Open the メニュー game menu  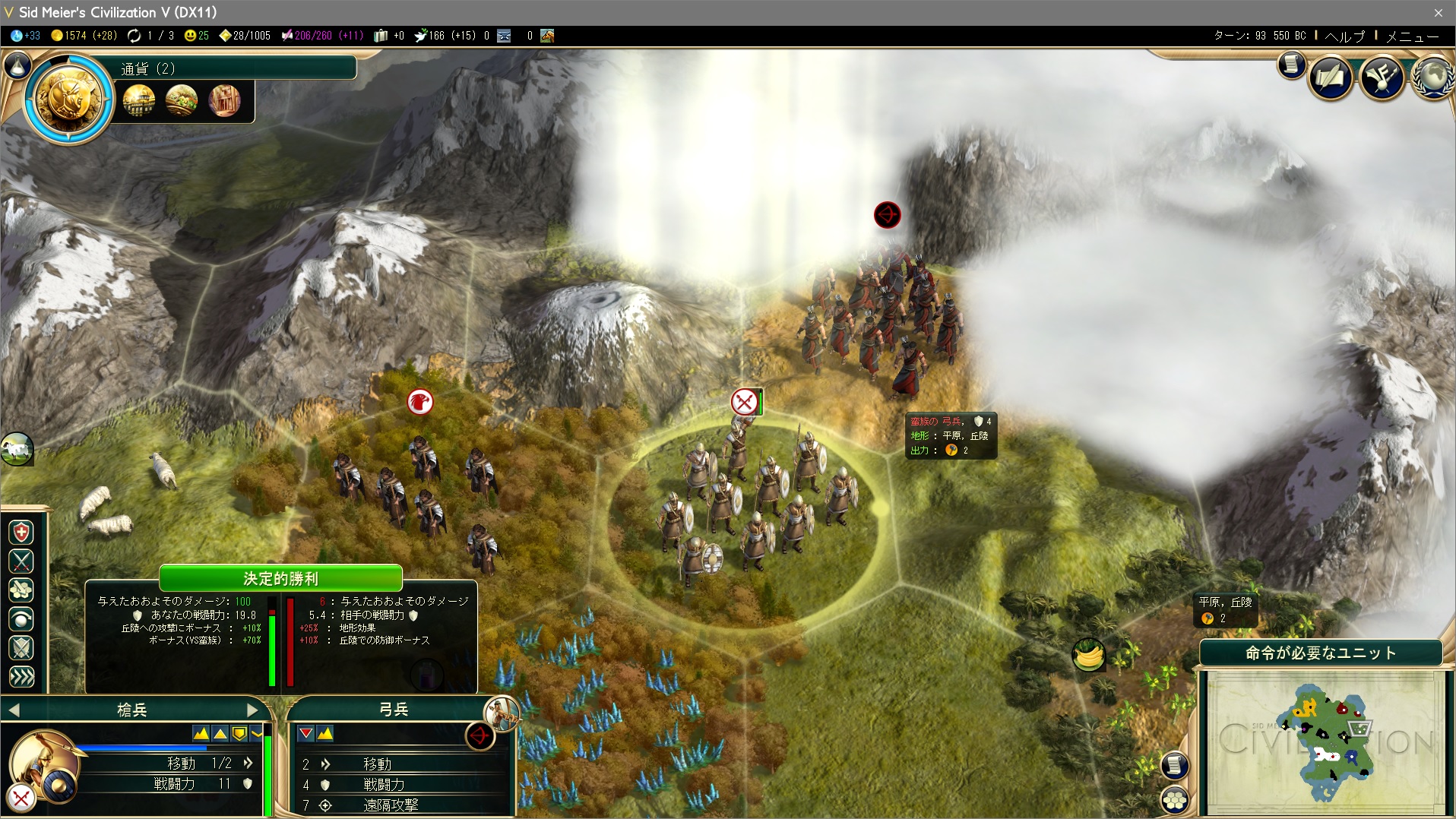pyautogui.click(x=1412, y=36)
